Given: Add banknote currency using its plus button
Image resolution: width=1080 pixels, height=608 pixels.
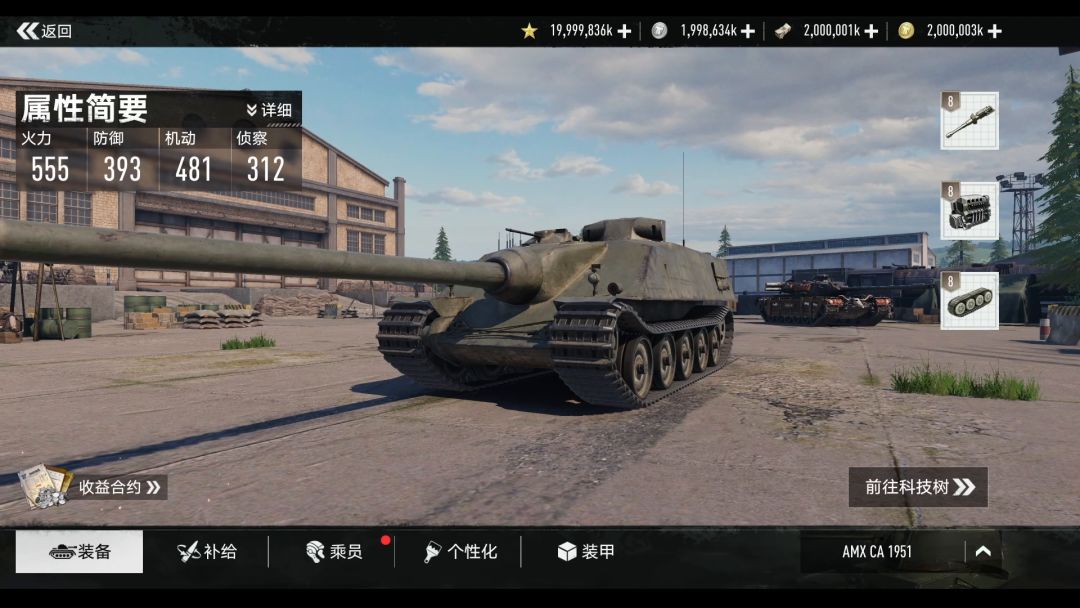Looking at the screenshot, I should (871, 31).
